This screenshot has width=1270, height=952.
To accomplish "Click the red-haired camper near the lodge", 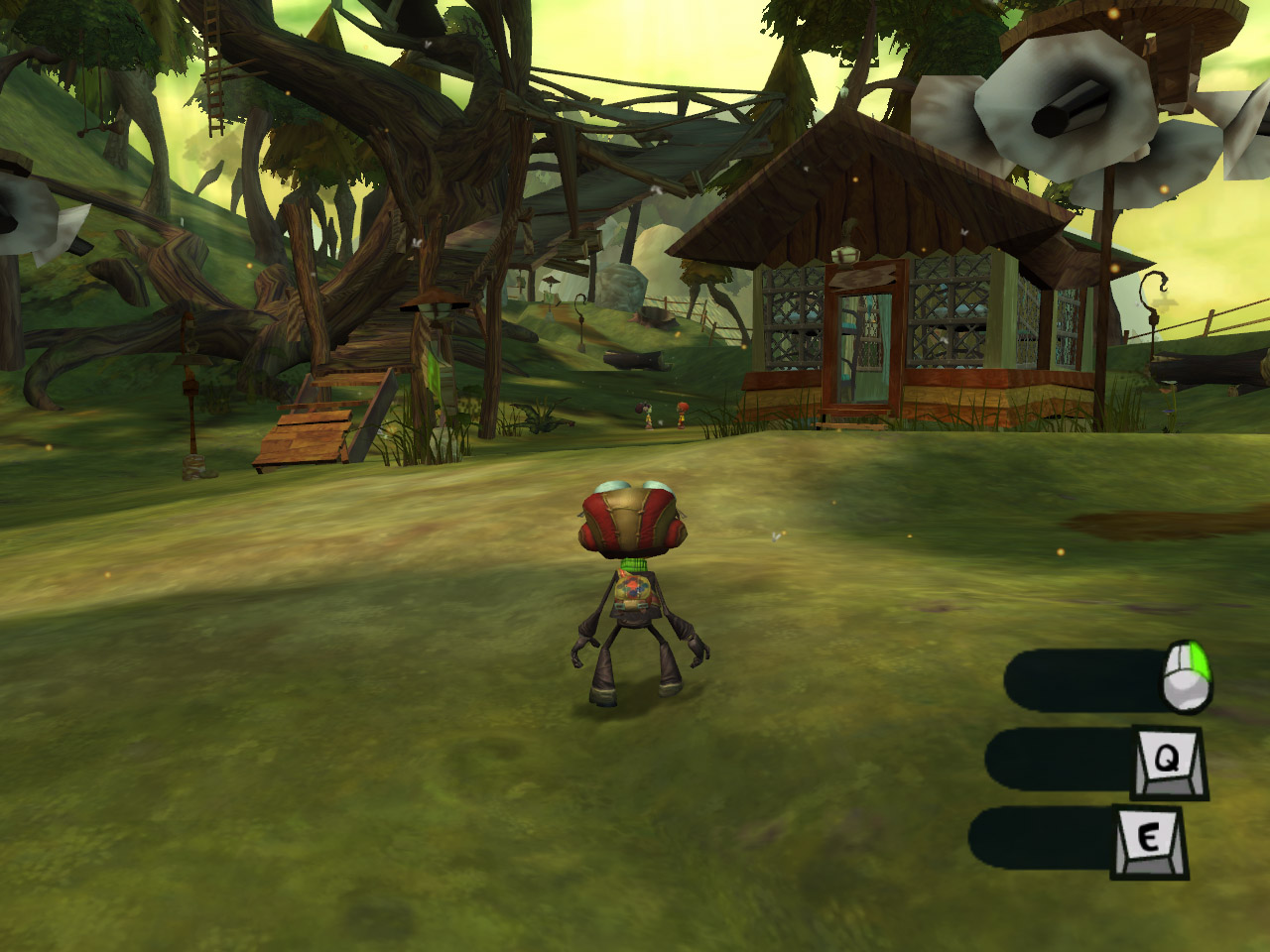I will click(683, 415).
